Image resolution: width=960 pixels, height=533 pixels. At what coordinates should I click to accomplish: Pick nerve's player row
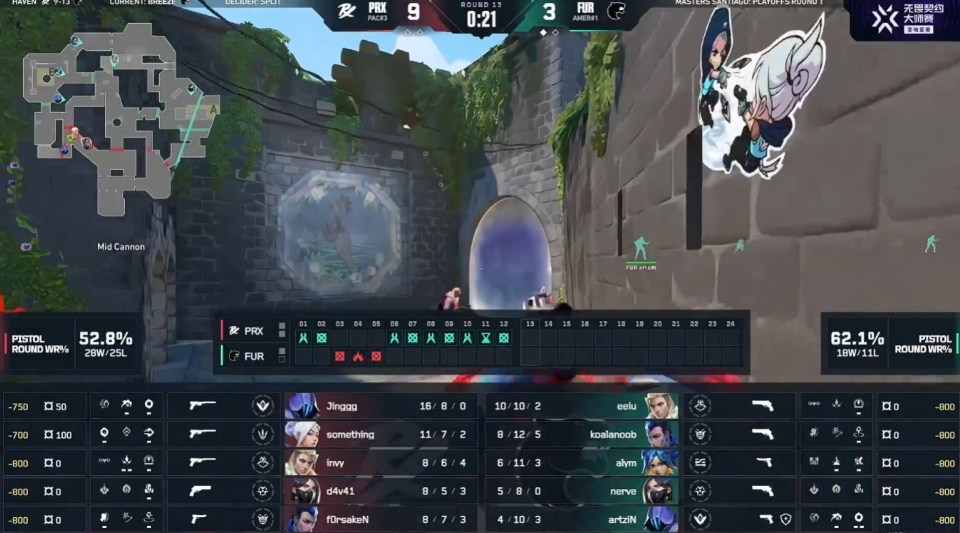[x=582, y=491]
